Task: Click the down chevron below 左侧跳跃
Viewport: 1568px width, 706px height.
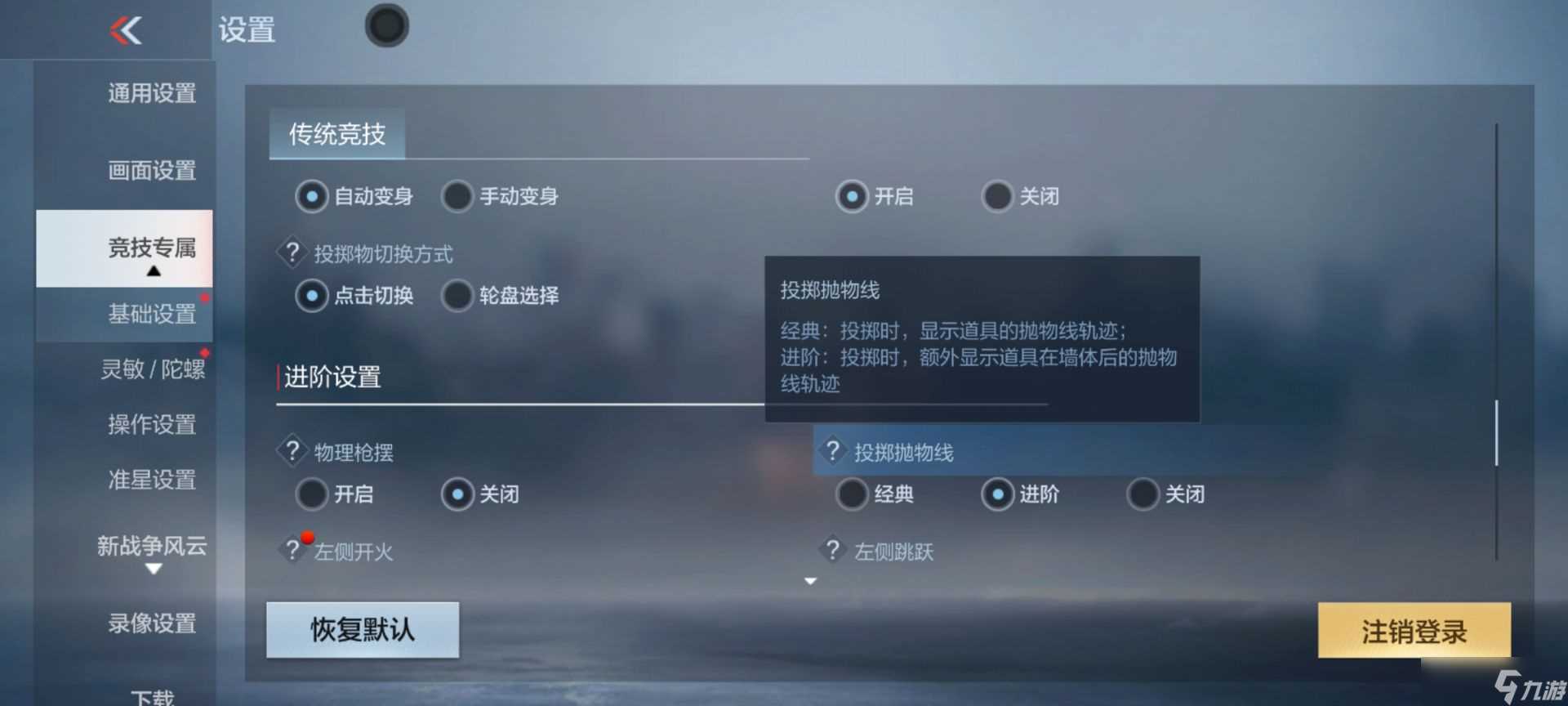Action: (809, 580)
